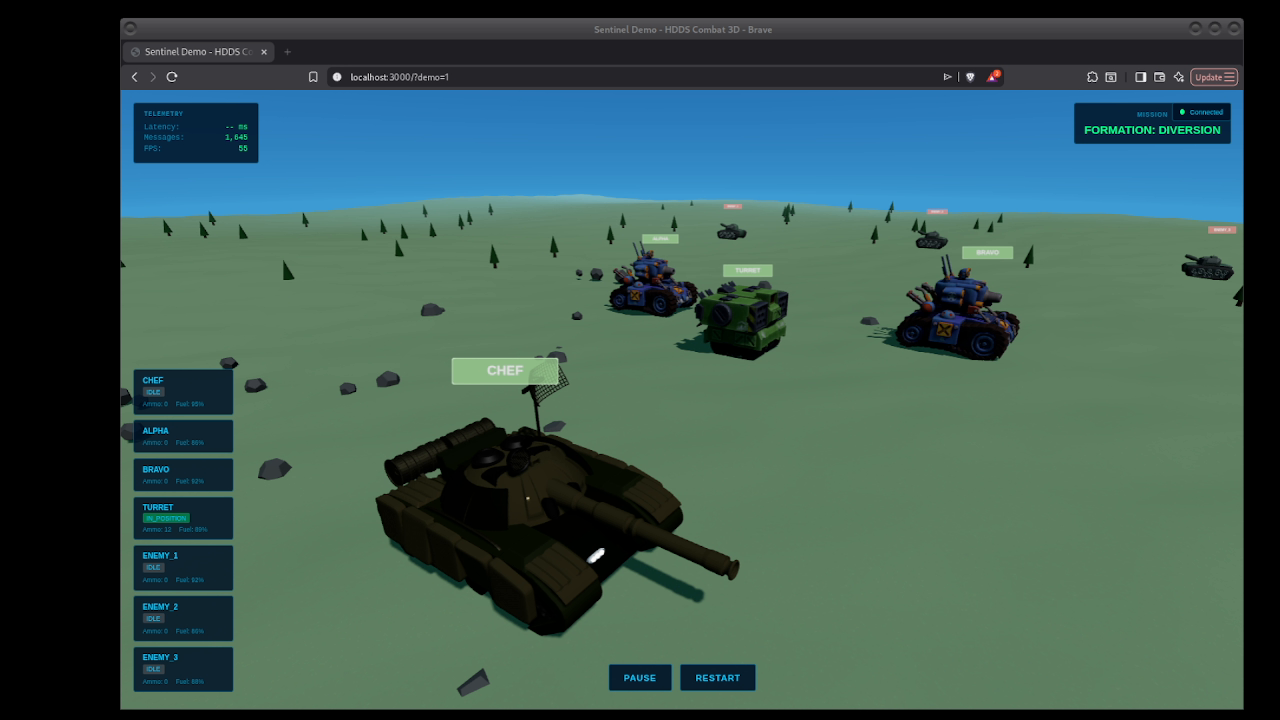The width and height of the screenshot is (1280, 720).
Task: Click the share this page icon
Action: pos(946,76)
